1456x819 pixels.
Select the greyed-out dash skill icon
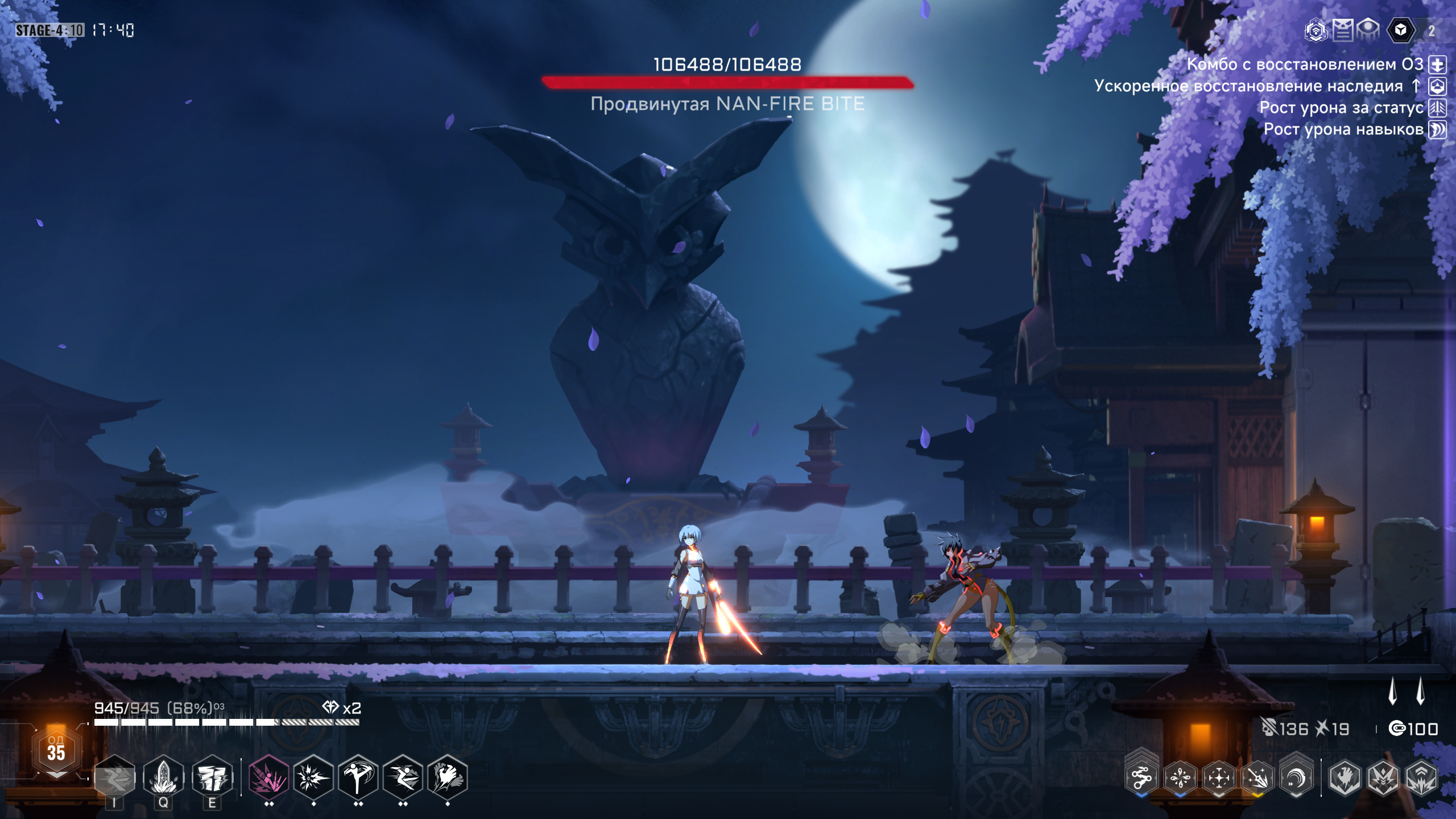coord(114,777)
